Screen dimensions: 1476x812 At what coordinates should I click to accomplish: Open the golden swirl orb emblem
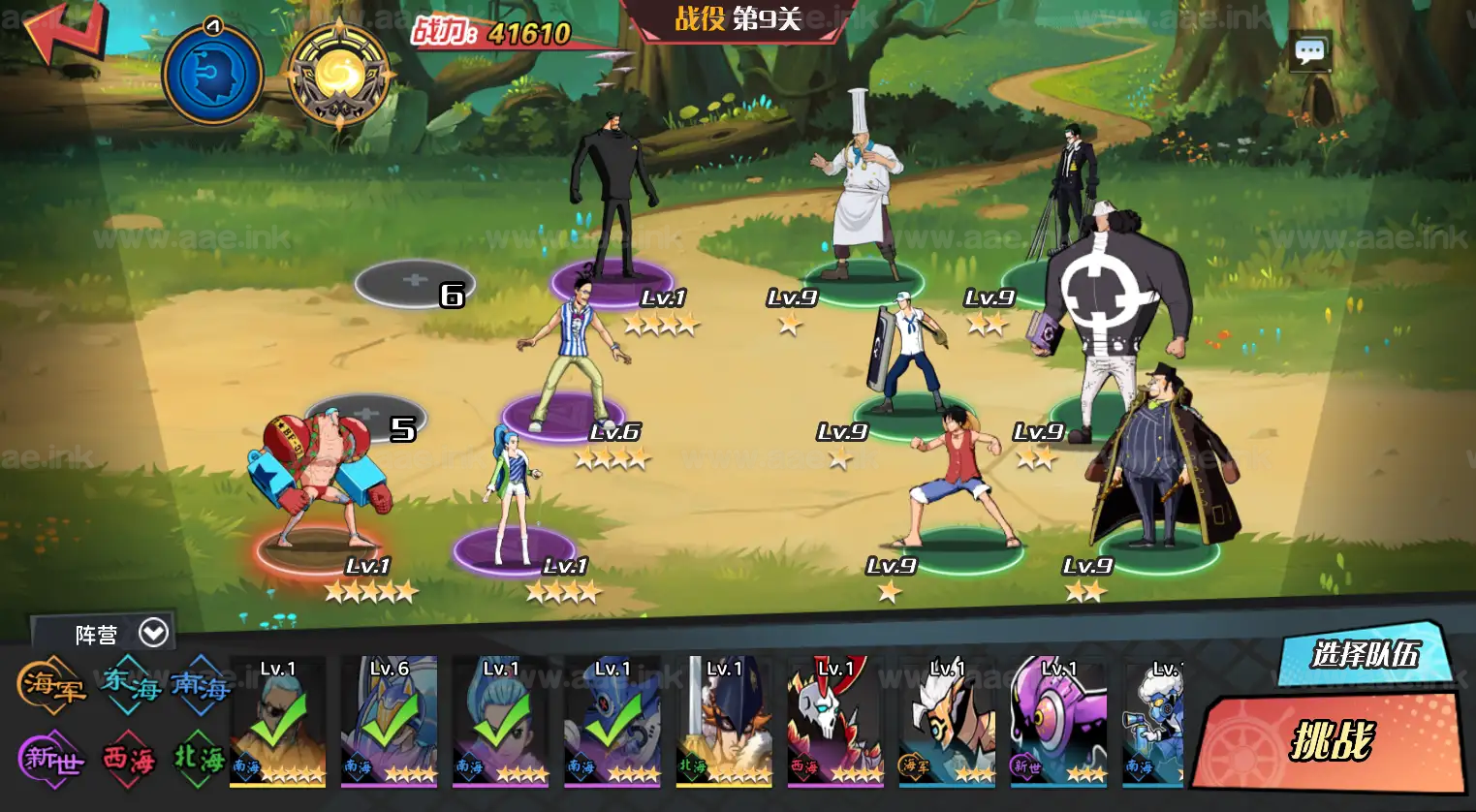339,76
